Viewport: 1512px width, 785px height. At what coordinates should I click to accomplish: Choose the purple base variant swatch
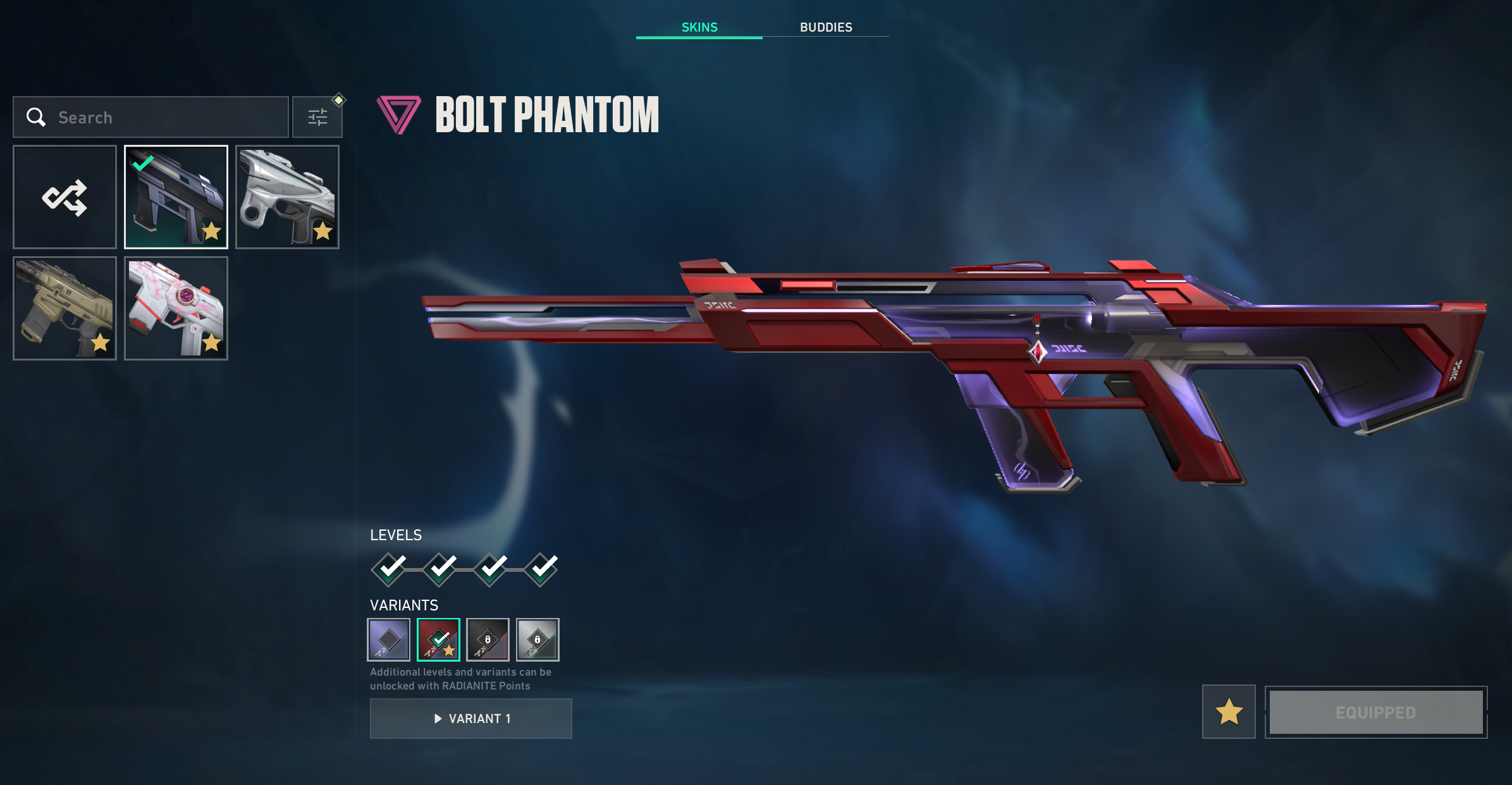[389, 640]
